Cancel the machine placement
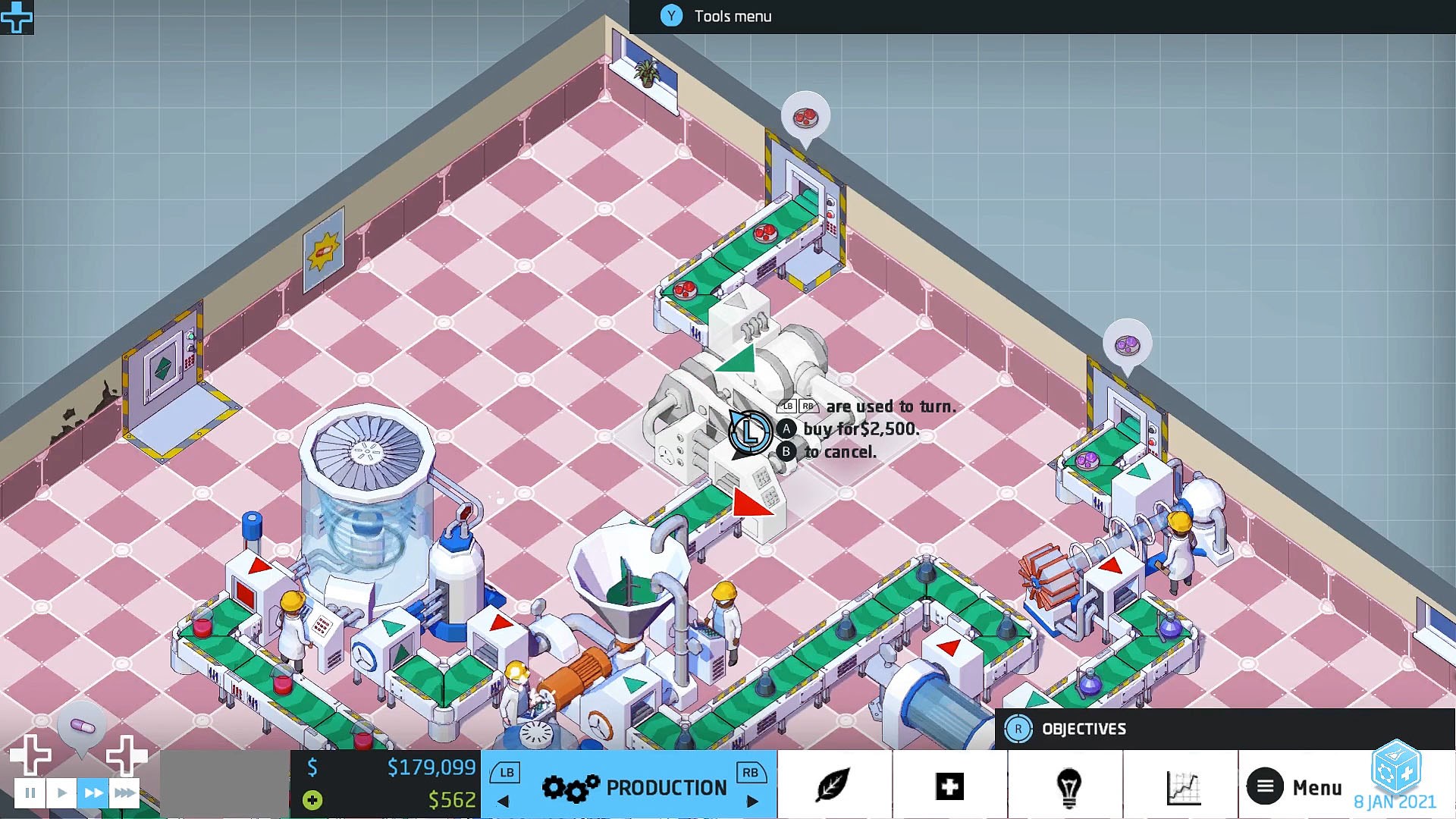 786,451
